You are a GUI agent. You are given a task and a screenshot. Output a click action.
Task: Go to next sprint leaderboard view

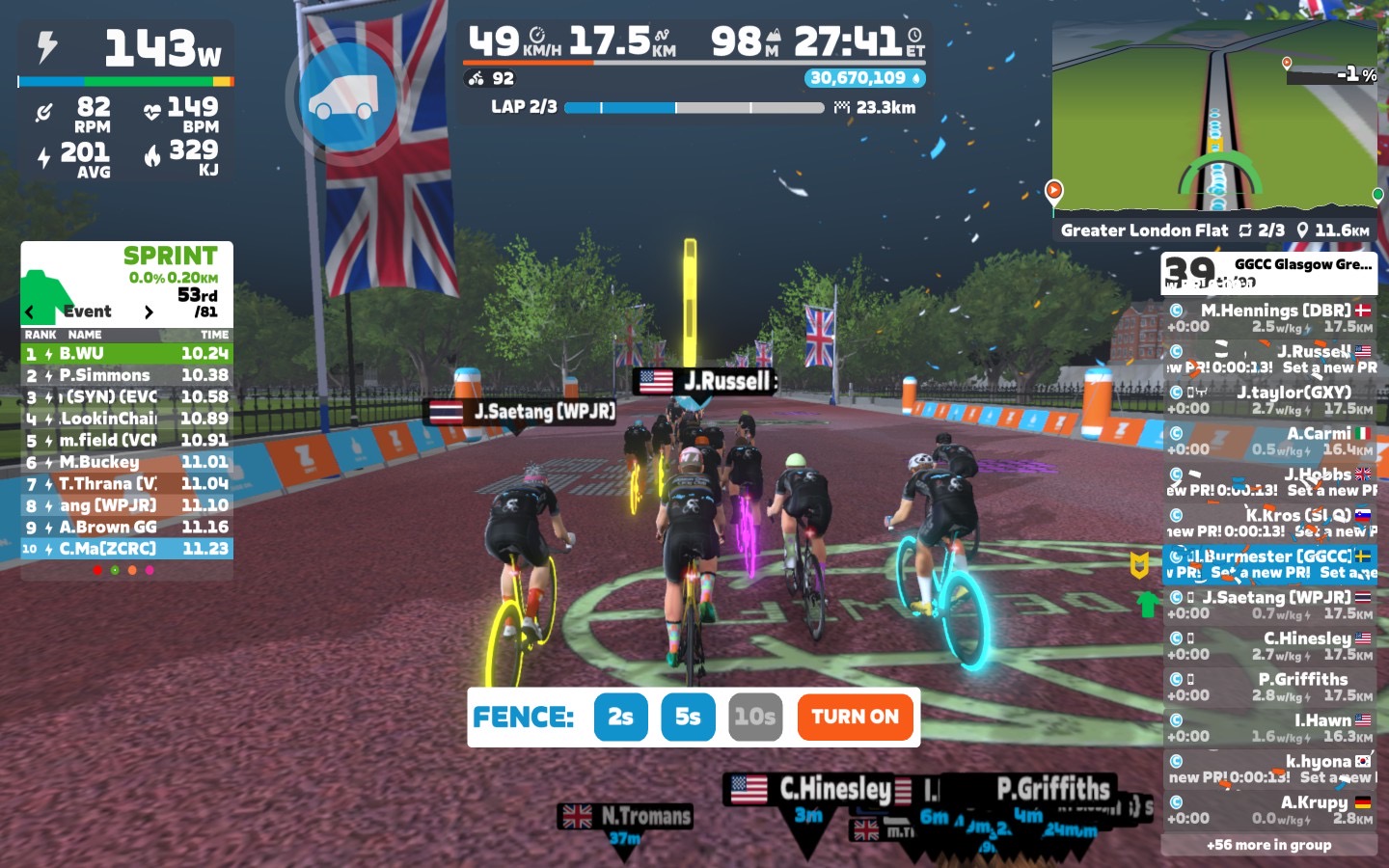click(x=149, y=312)
